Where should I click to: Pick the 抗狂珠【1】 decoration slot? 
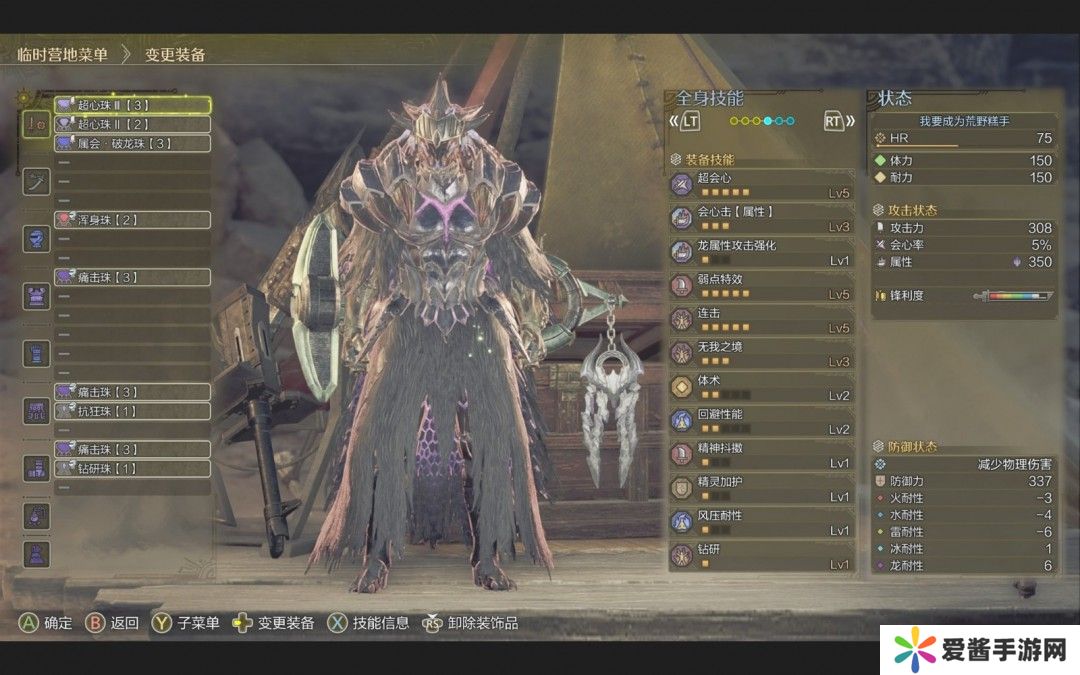(x=132, y=411)
